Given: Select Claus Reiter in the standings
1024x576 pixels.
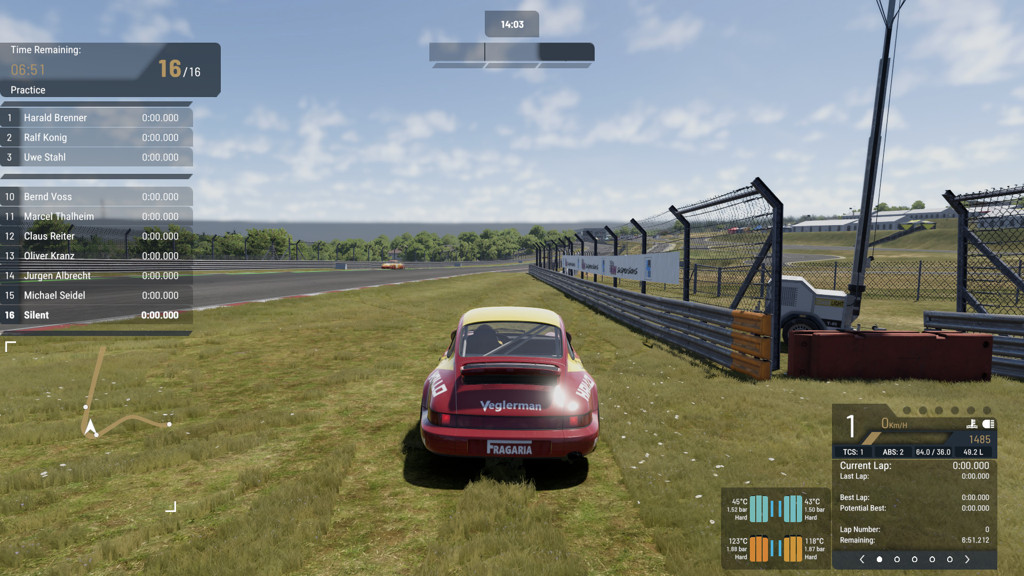Looking at the screenshot, I should click(96, 236).
